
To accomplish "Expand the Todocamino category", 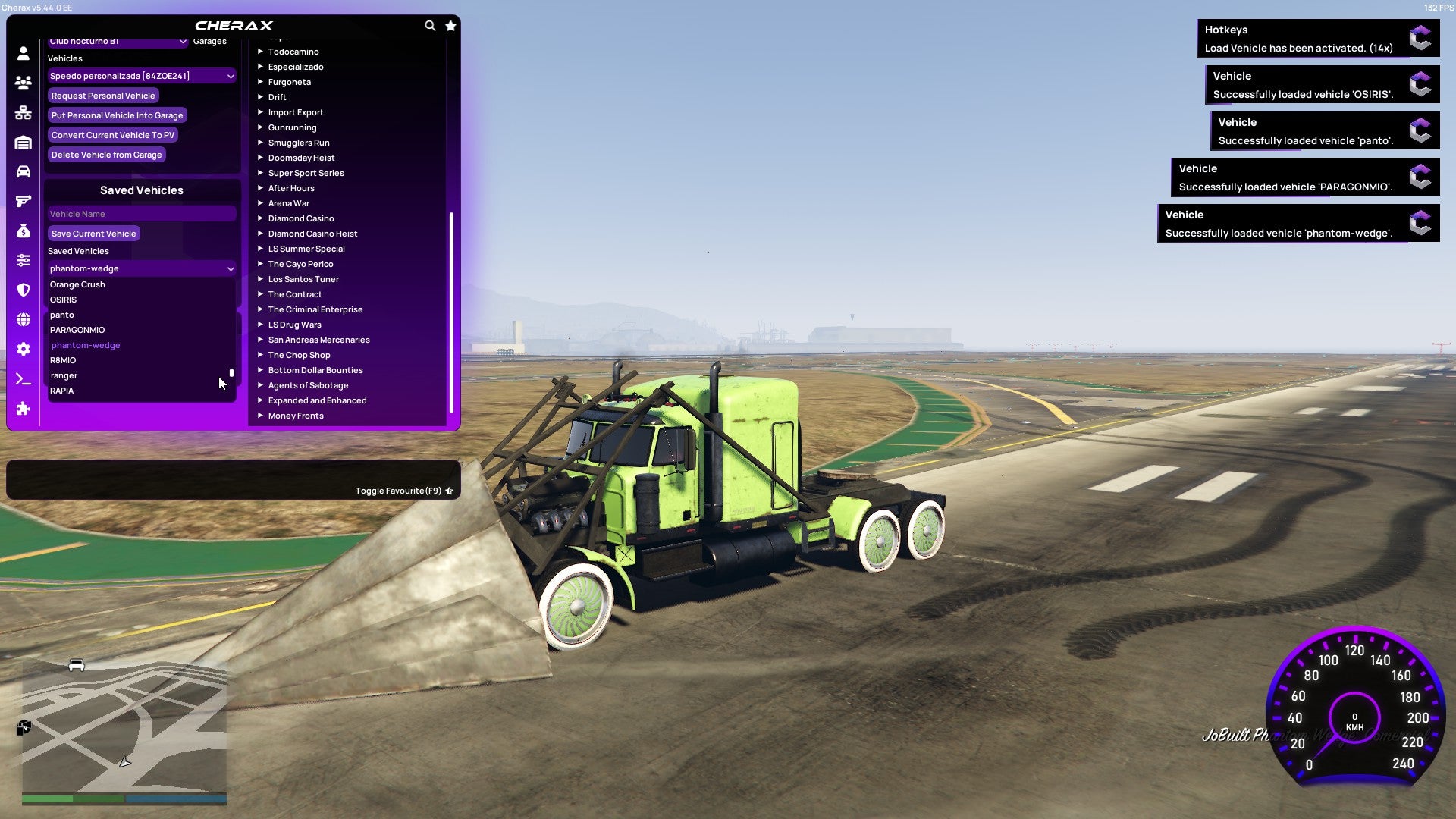I will tap(294, 52).
